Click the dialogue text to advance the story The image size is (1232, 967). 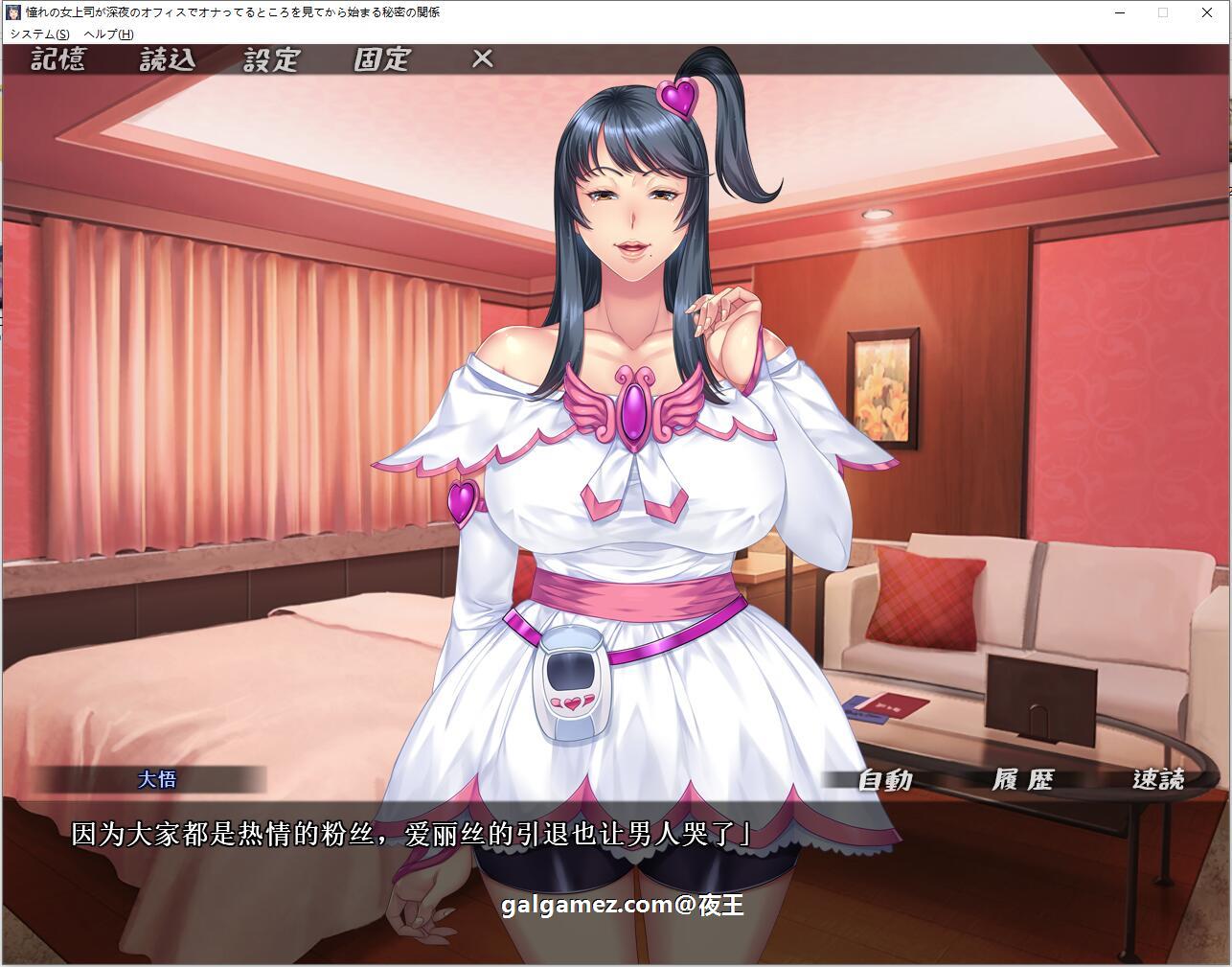tap(412, 832)
